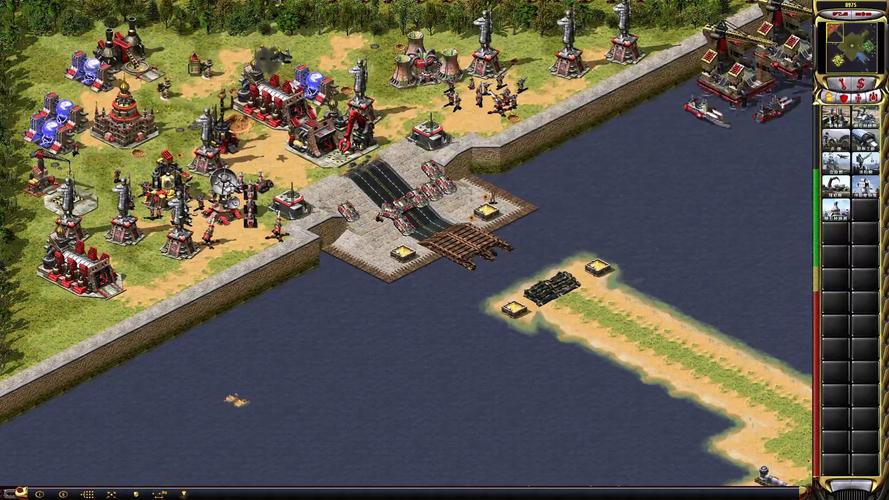Open the red shield defenses tab
Viewport: 889px width, 500px height.
coord(843,97)
